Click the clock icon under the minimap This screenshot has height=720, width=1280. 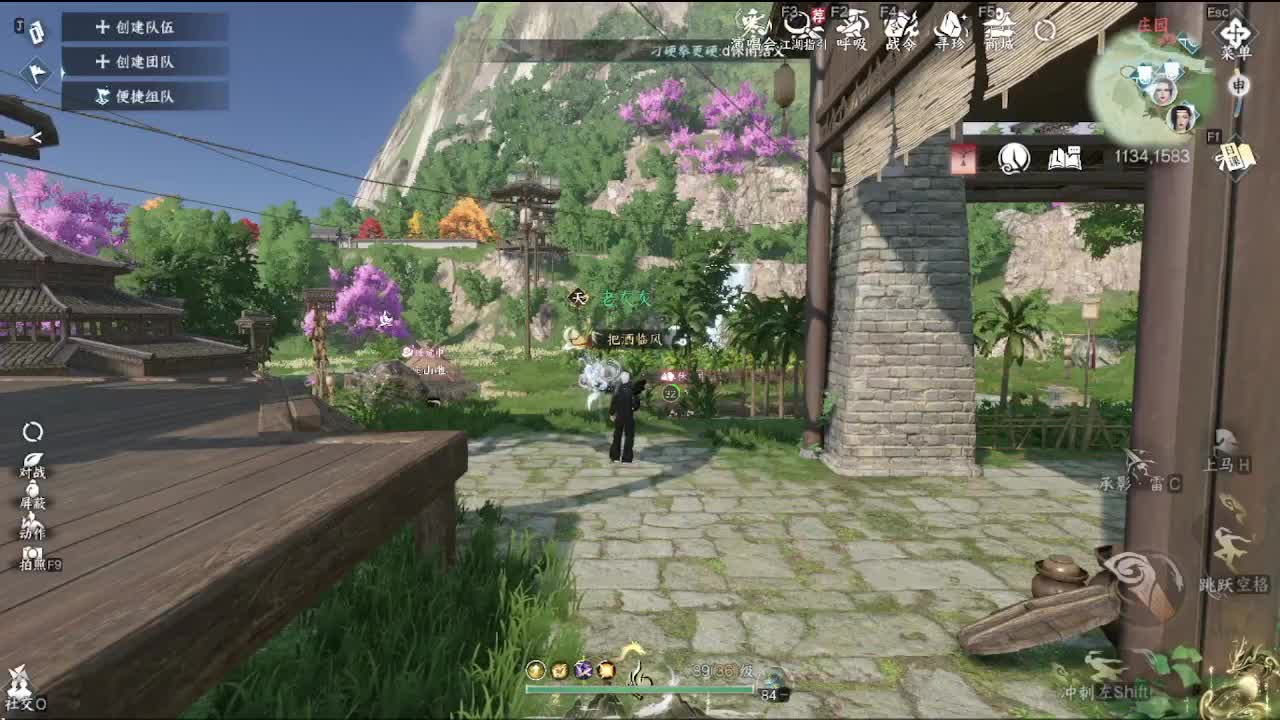(x=1013, y=157)
